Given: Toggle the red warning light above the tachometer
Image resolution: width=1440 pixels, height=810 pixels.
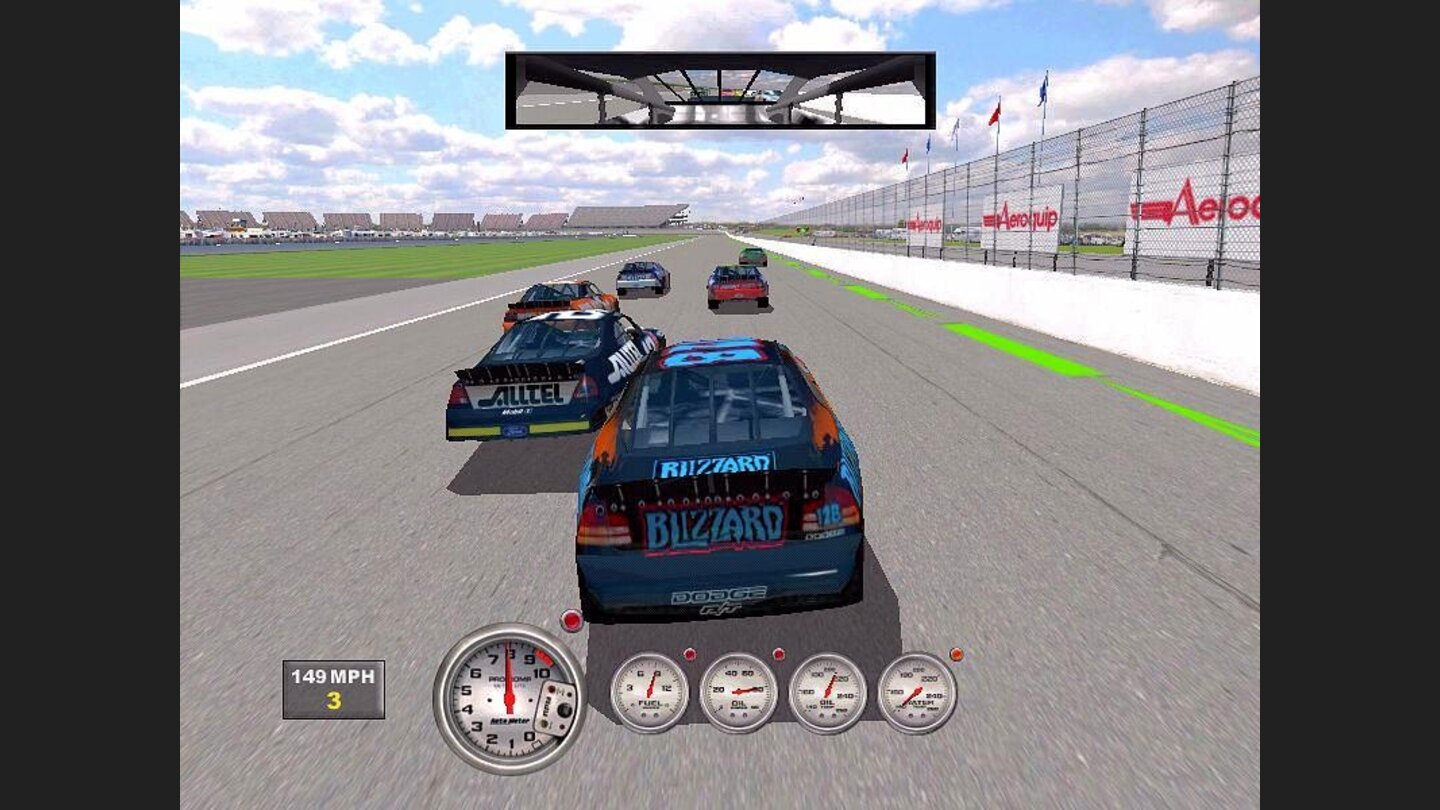Looking at the screenshot, I should 571,621.
